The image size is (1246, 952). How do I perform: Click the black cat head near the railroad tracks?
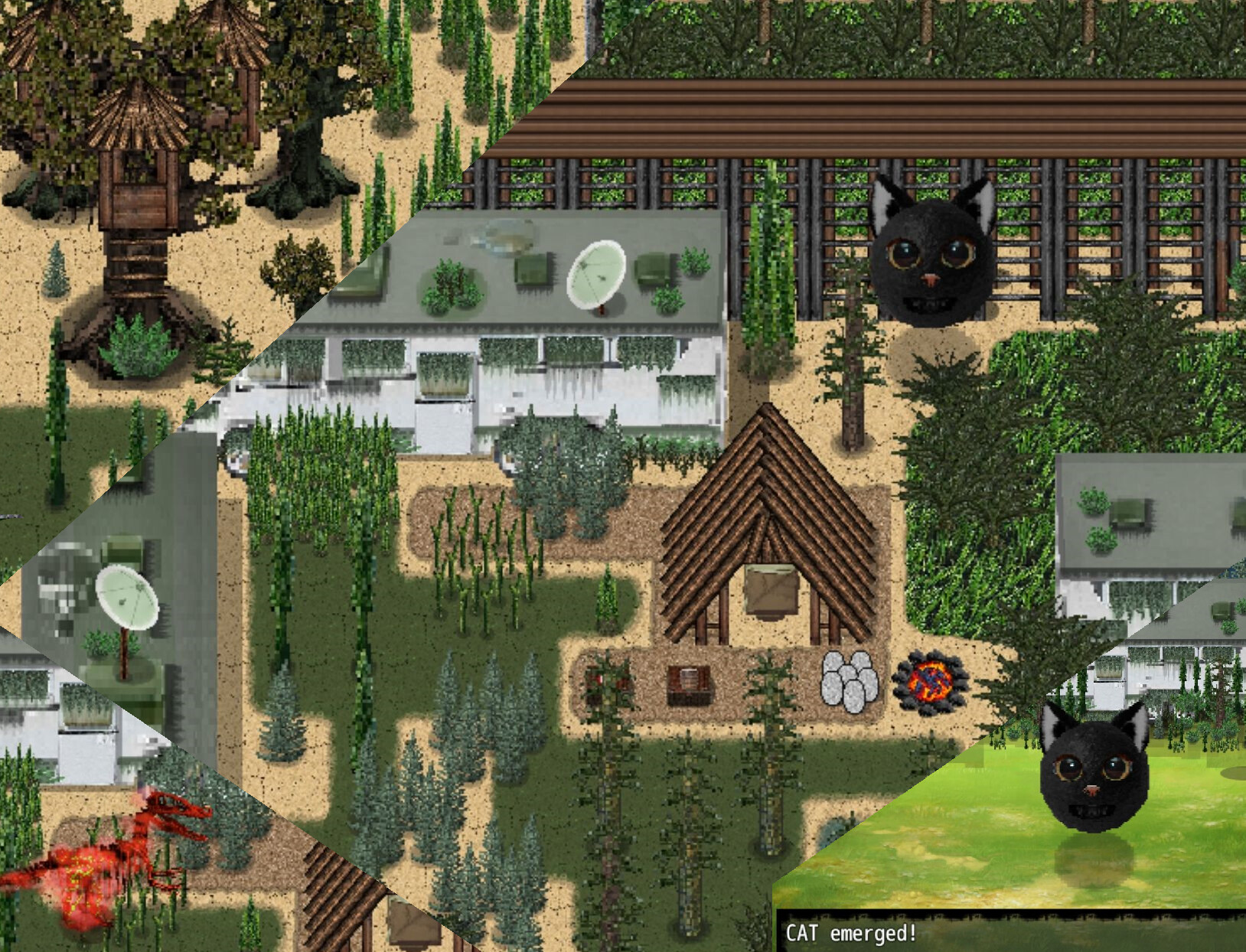point(934,260)
